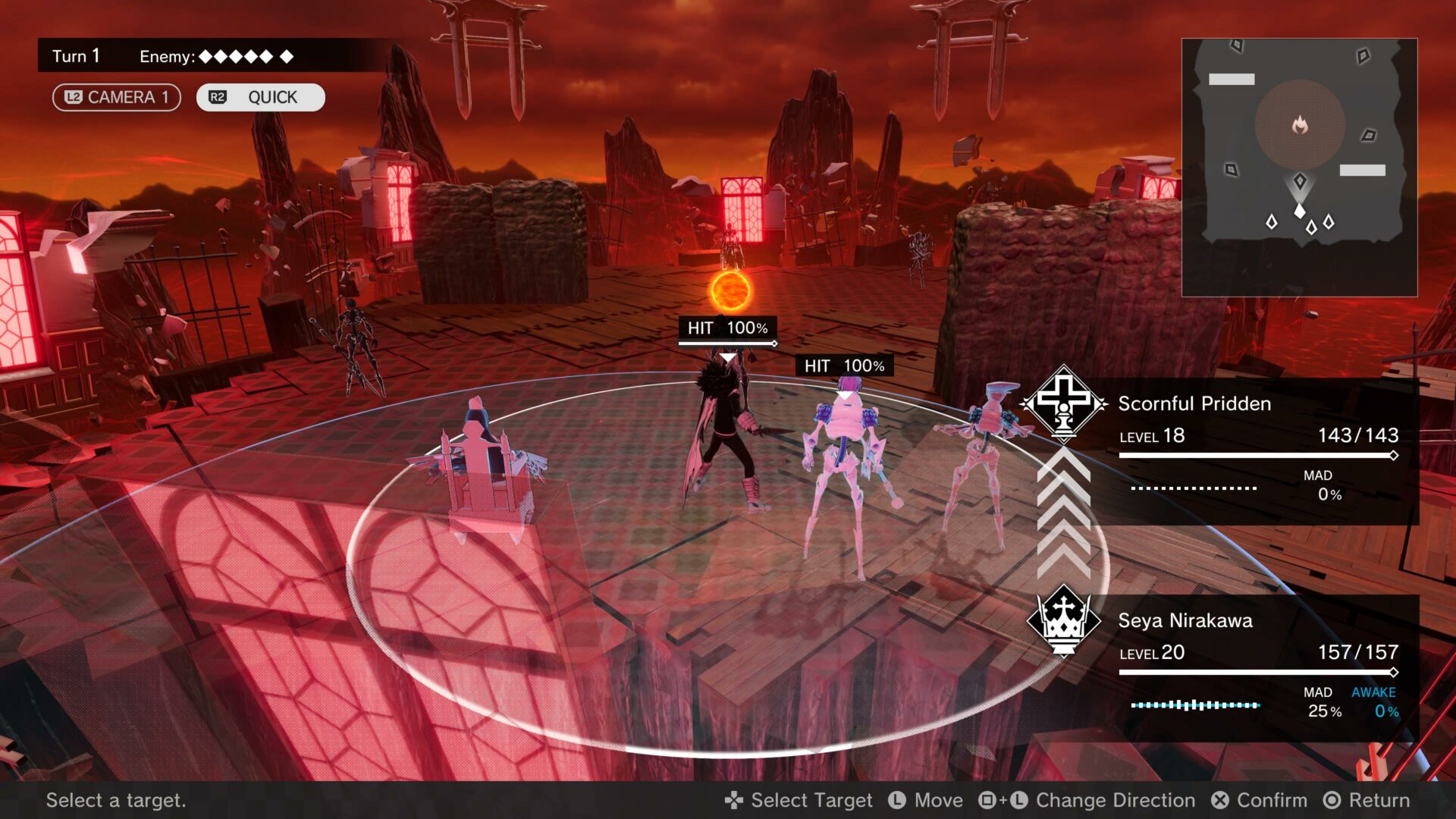Open the battlefield minimap
1456x819 pixels.
click(1299, 168)
